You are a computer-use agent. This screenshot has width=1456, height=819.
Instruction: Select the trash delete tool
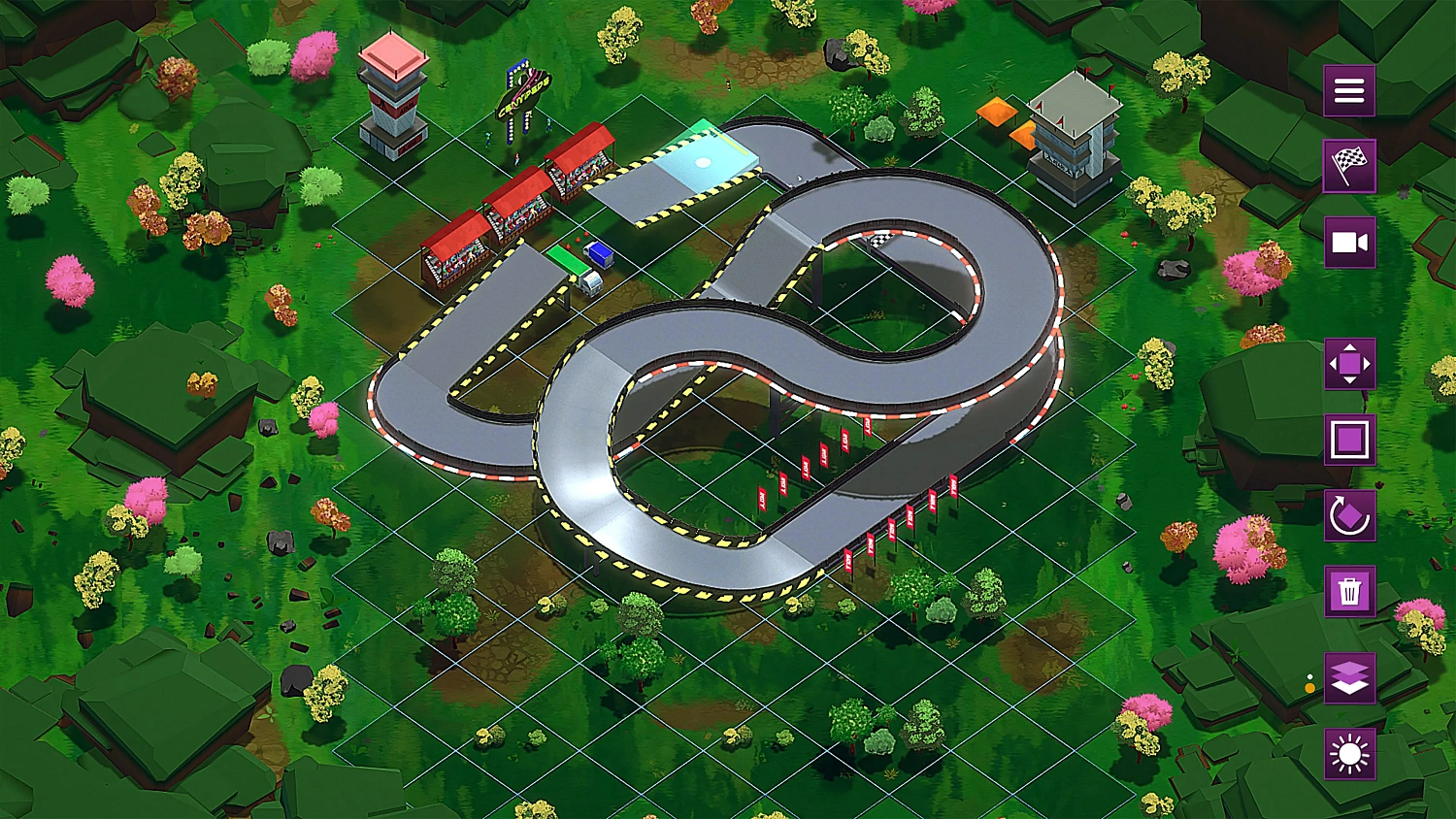click(1349, 590)
